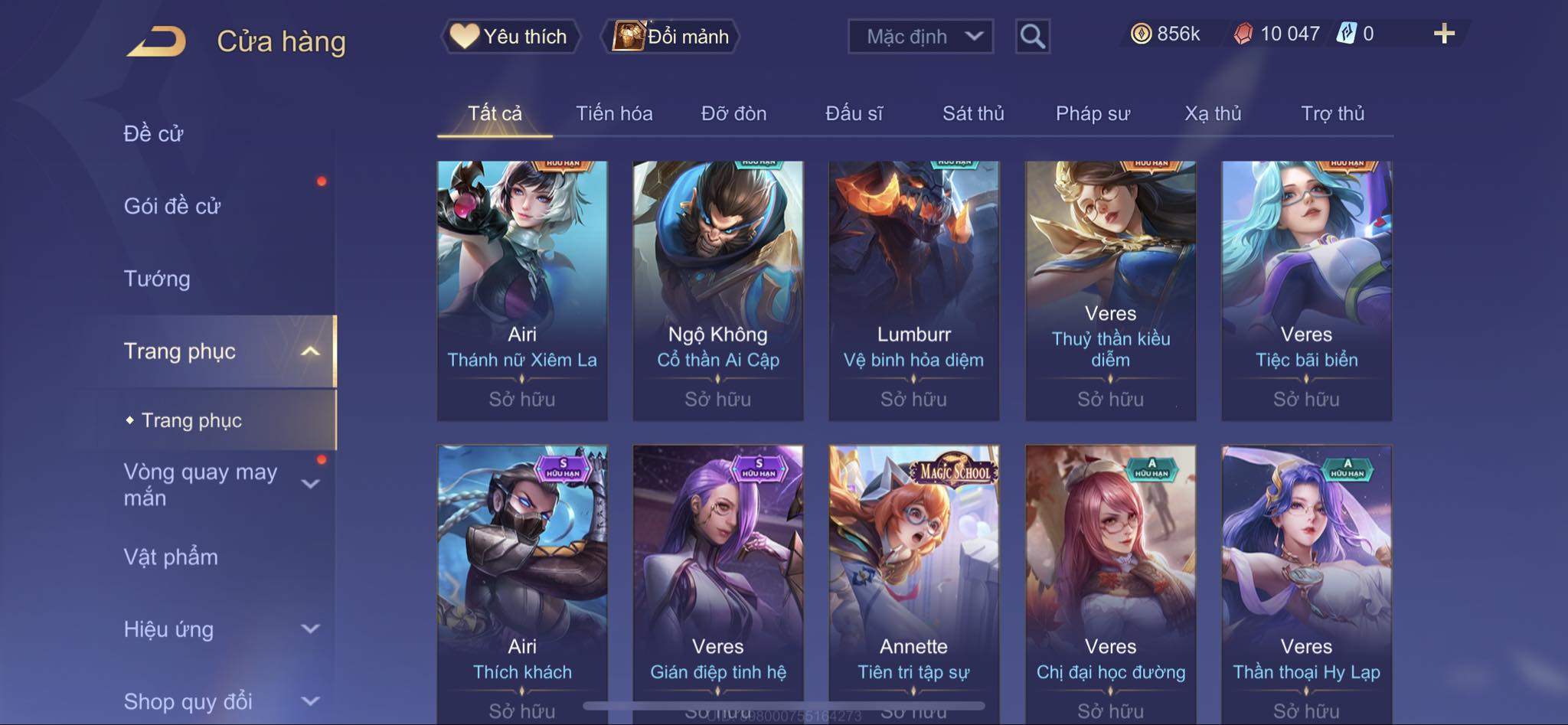Open the Vật phẩm items section
Image resolution: width=1568 pixels, height=725 pixels.
171,557
